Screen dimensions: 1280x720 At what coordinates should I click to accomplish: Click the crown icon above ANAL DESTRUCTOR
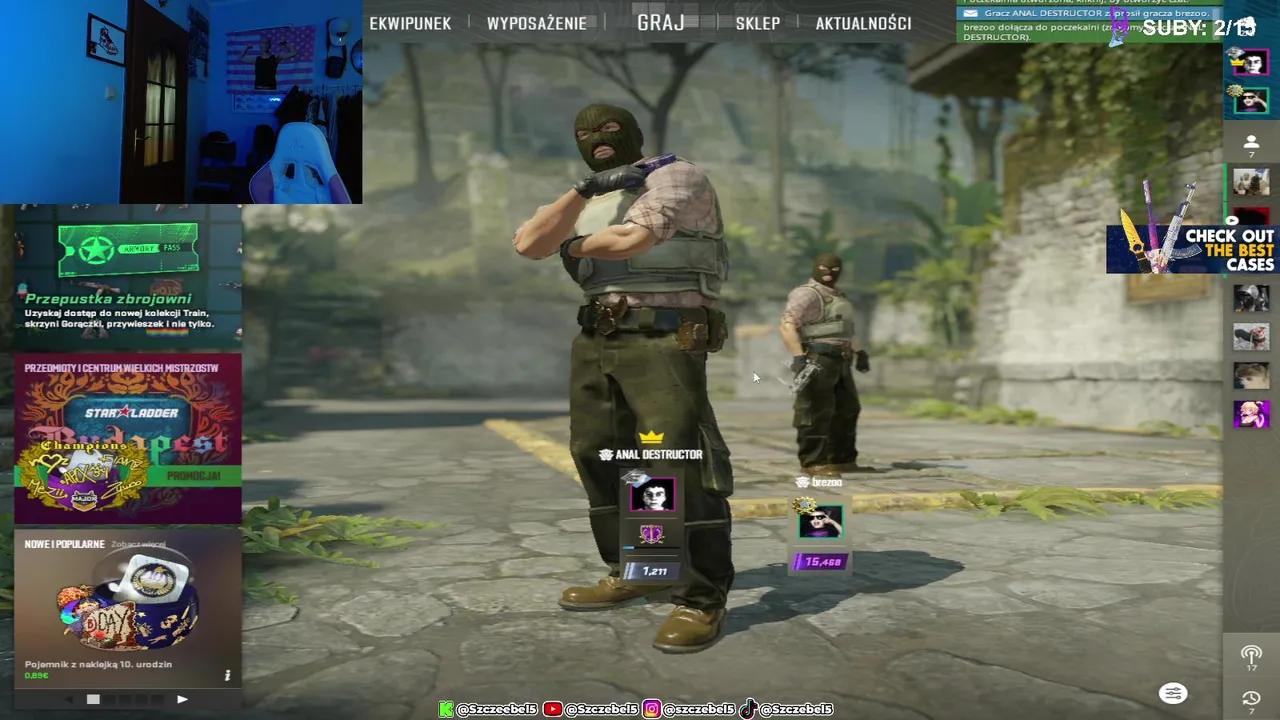click(653, 436)
